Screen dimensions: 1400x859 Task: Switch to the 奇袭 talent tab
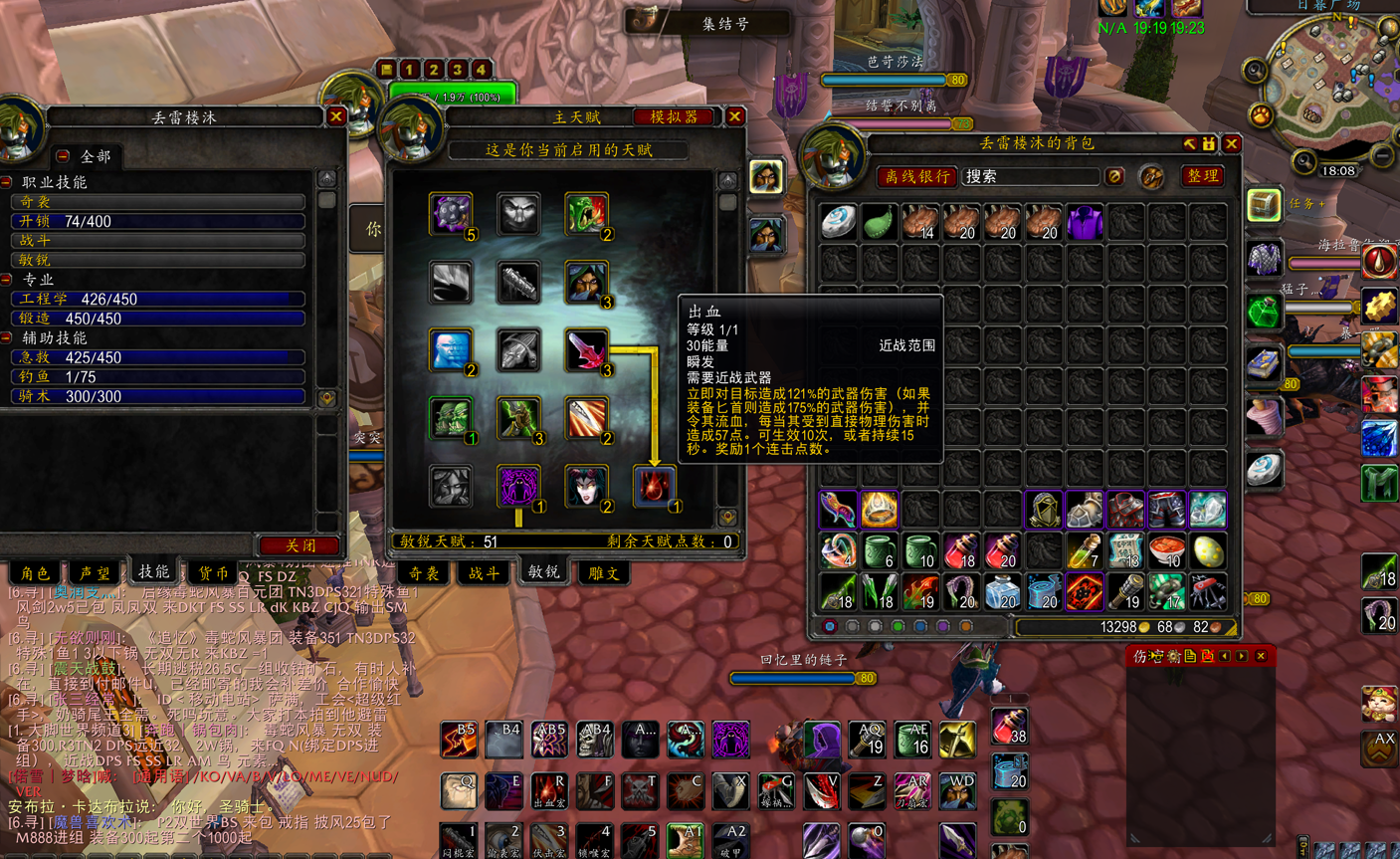(424, 573)
